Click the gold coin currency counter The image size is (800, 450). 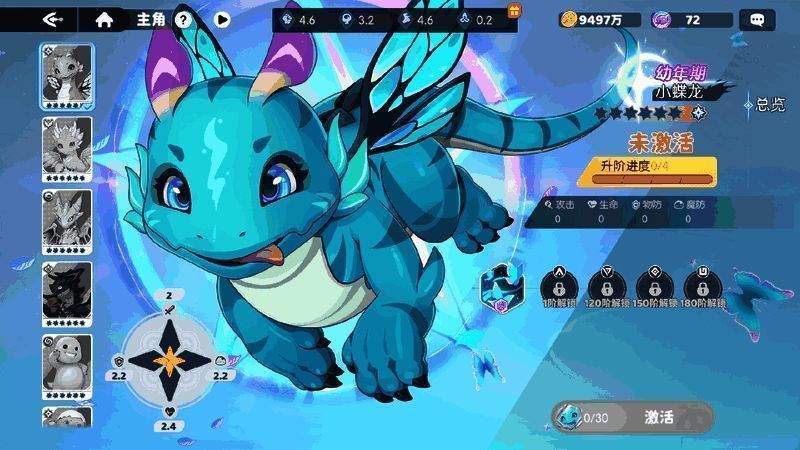click(x=600, y=19)
